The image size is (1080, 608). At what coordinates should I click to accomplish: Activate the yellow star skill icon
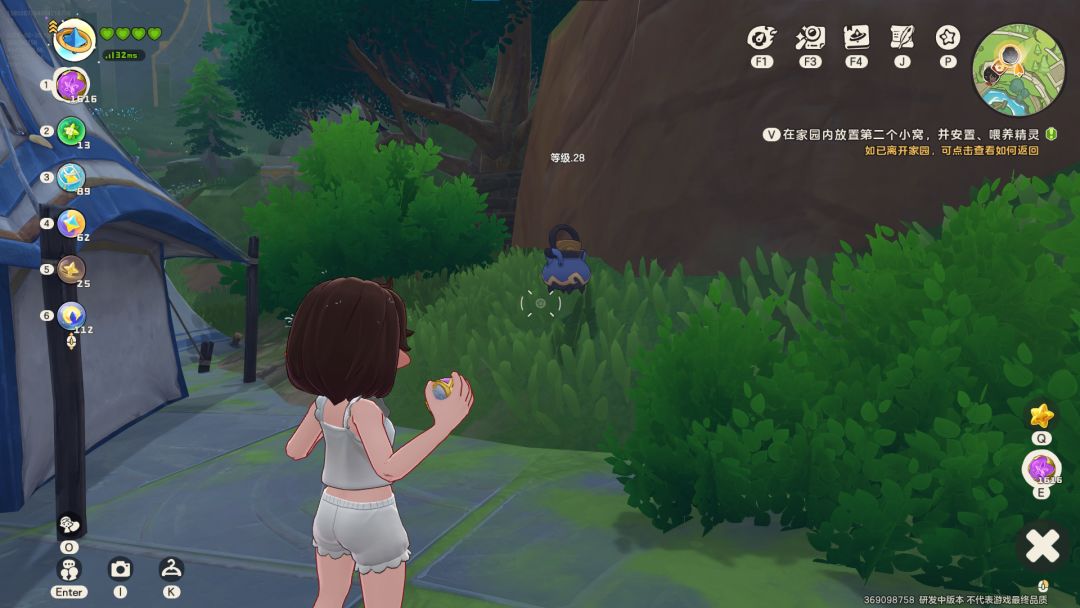1041,415
